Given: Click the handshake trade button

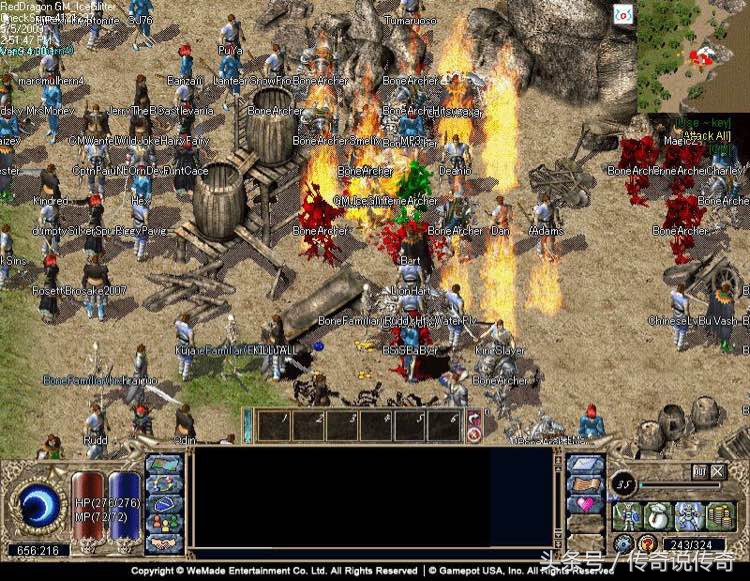Looking at the screenshot, I should [164, 543].
